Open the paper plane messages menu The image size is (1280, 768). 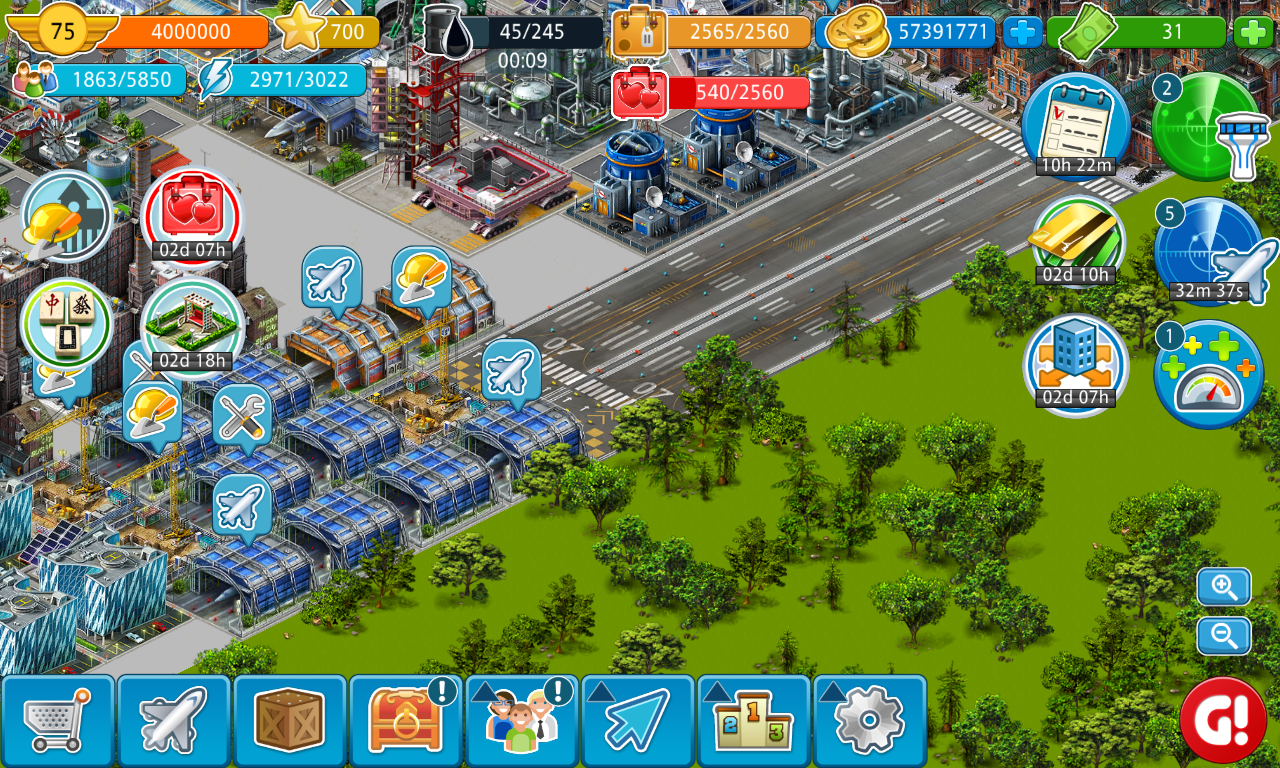637,720
